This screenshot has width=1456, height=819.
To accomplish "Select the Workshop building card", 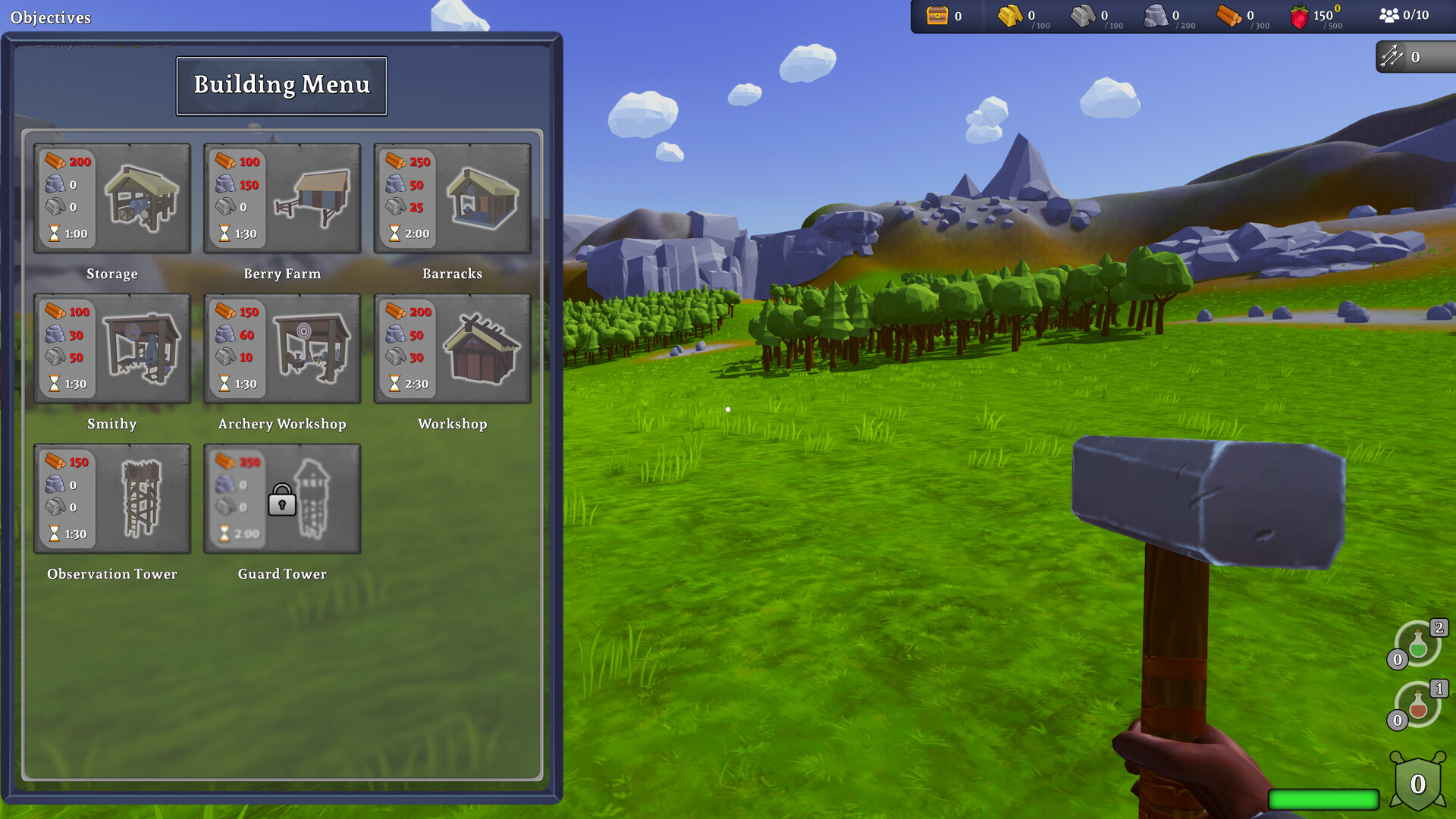I will (x=452, y=349).
